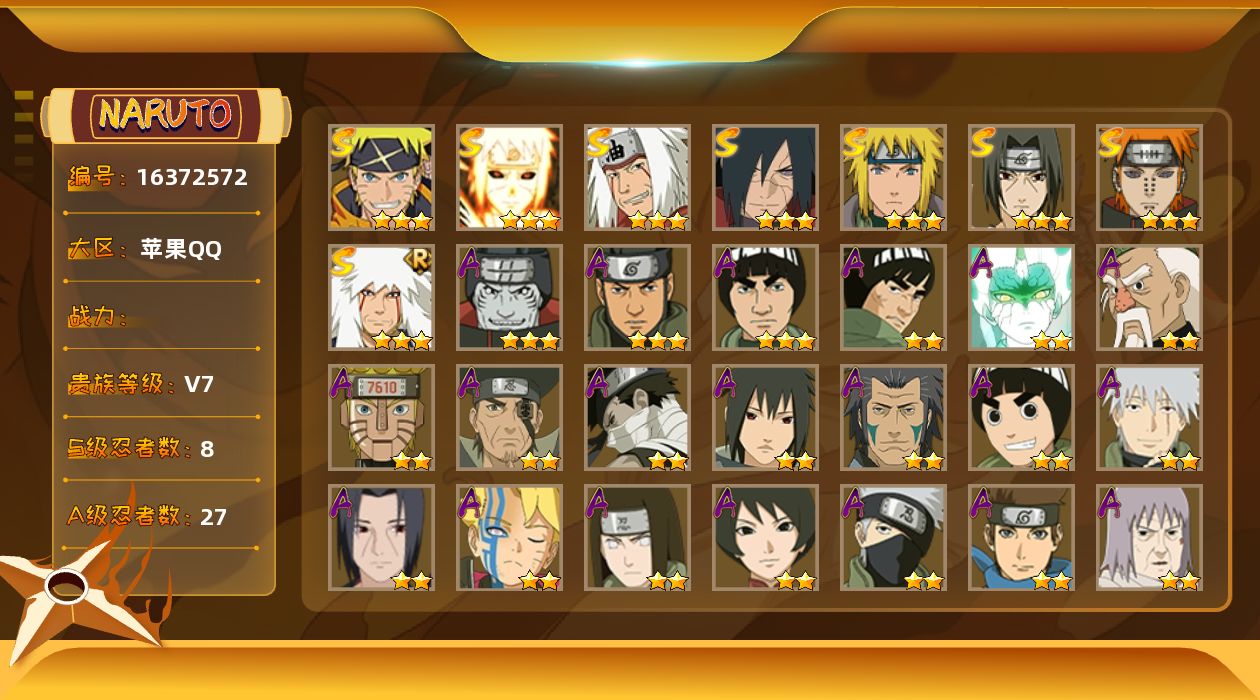The width and height of the screenshot is (1260, 700).
Task: Select the blocky Naruto with 7610 headband
Action: click(381, 418)
